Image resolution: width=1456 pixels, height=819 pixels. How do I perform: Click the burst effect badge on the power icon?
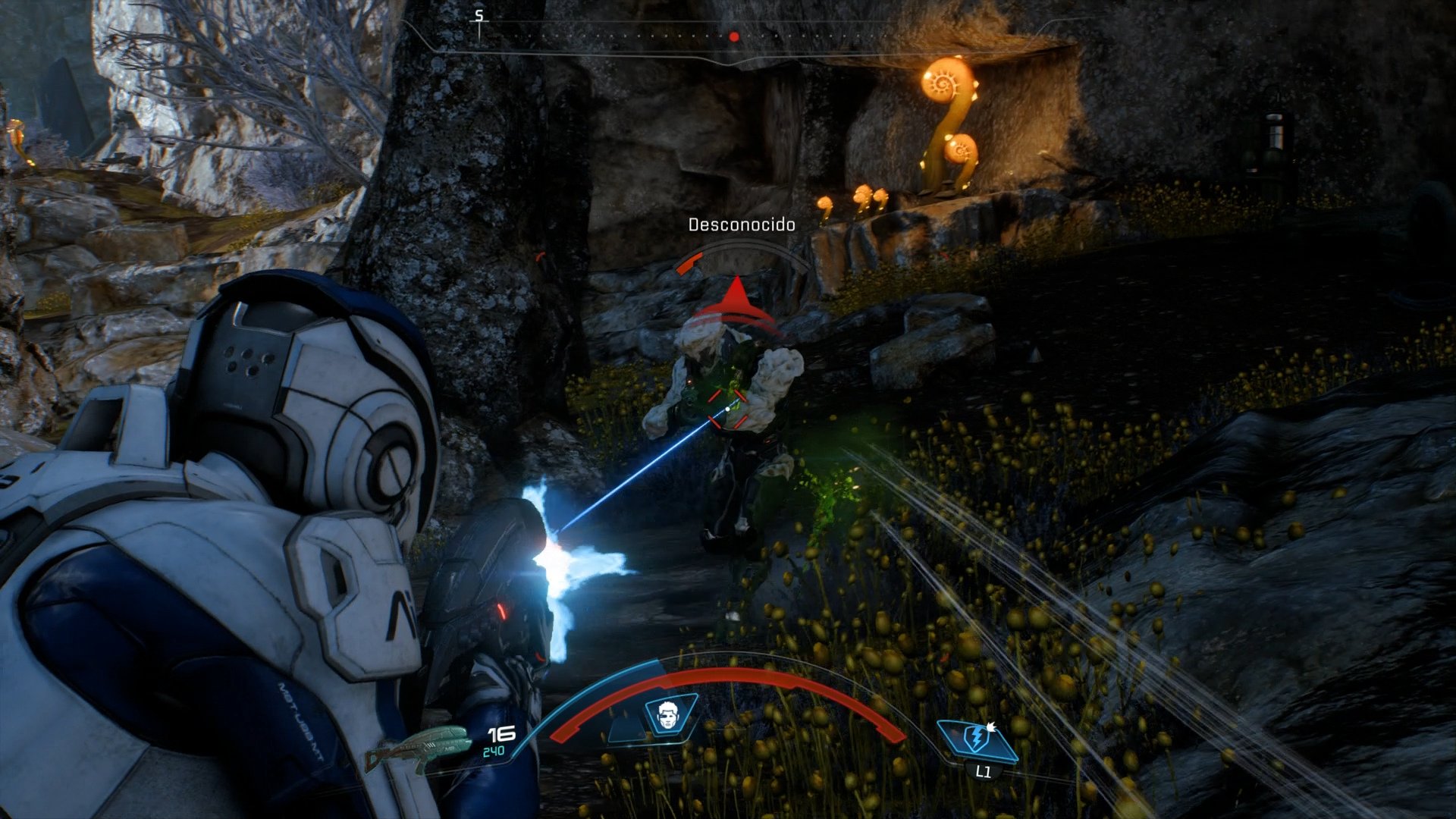click(991, 727)
